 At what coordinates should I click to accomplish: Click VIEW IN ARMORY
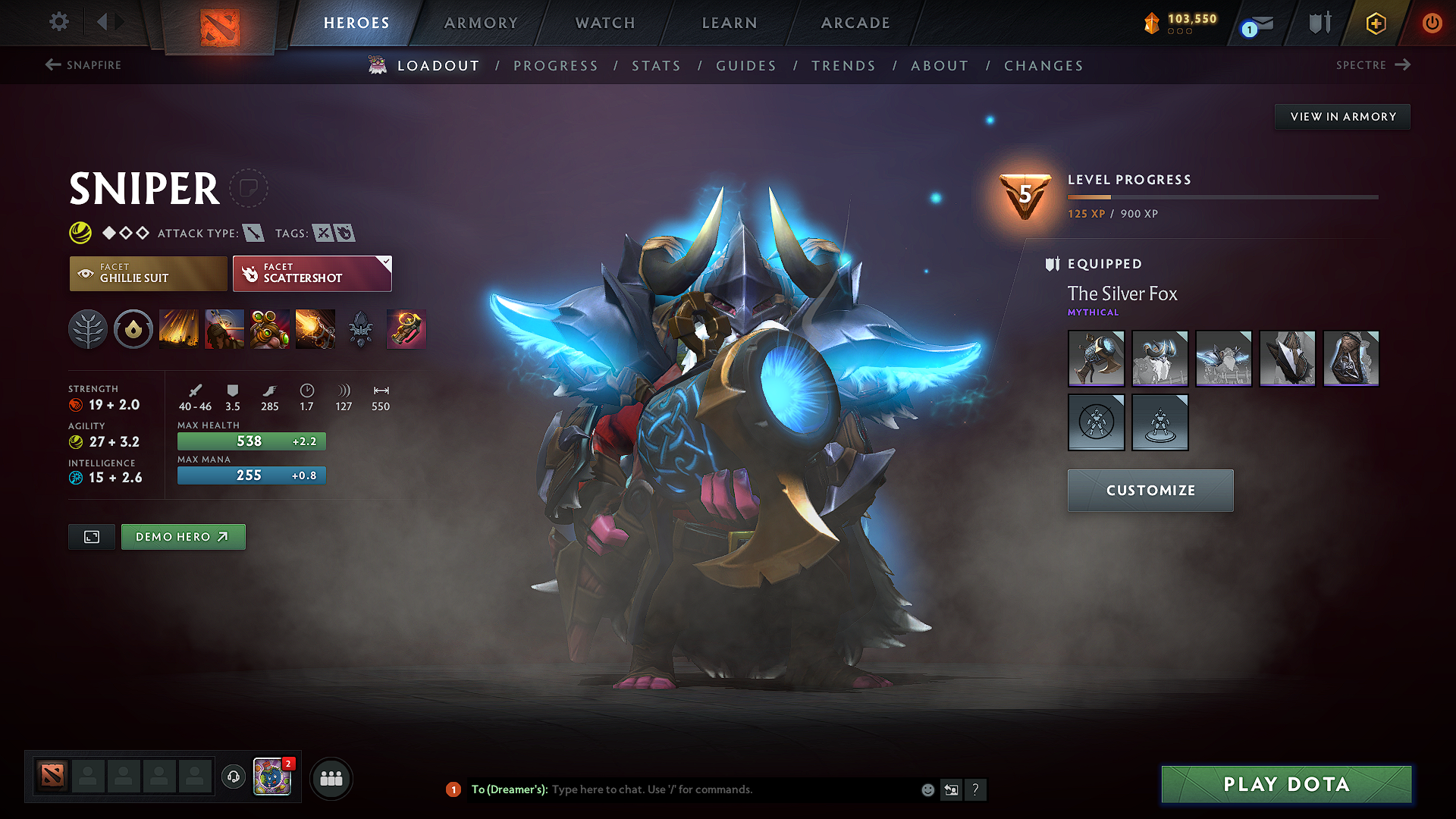tap(1342, 116)
